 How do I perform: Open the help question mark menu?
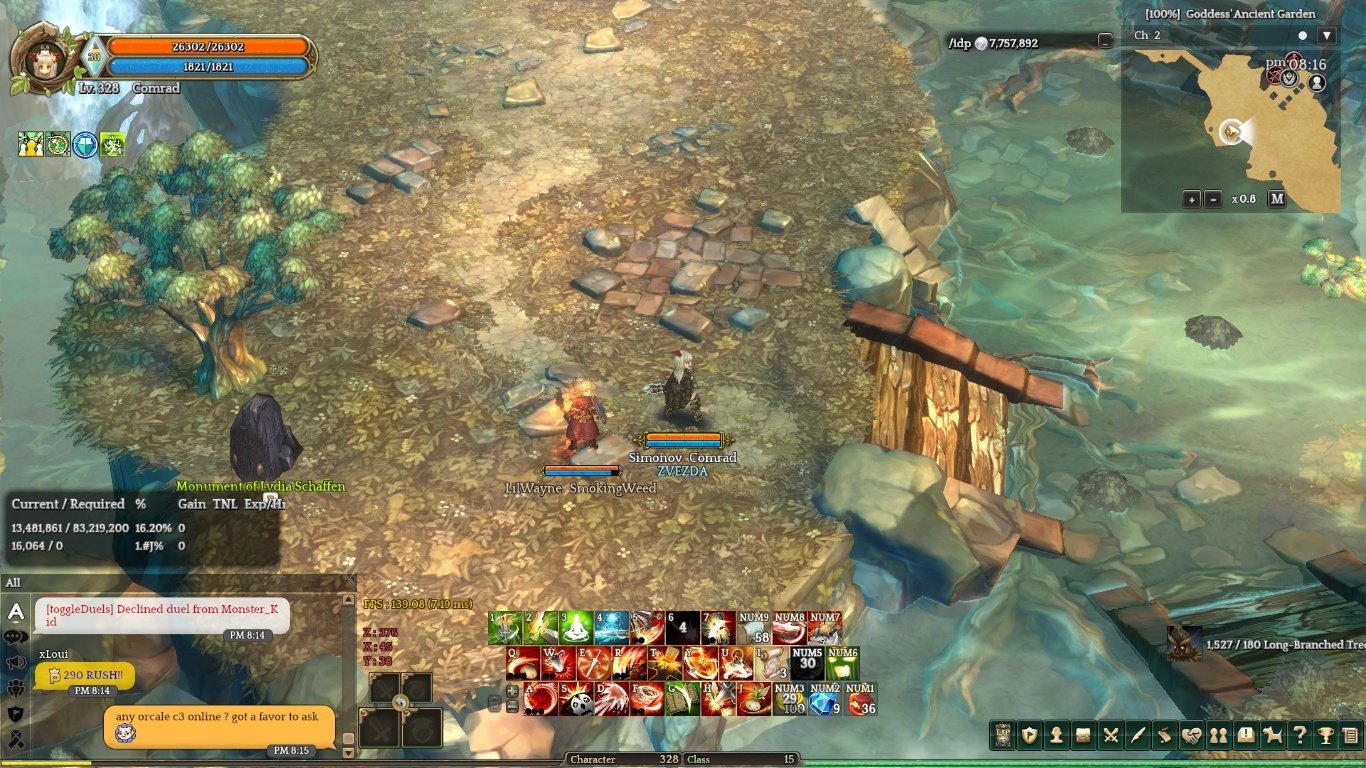tap(1299, 736)
